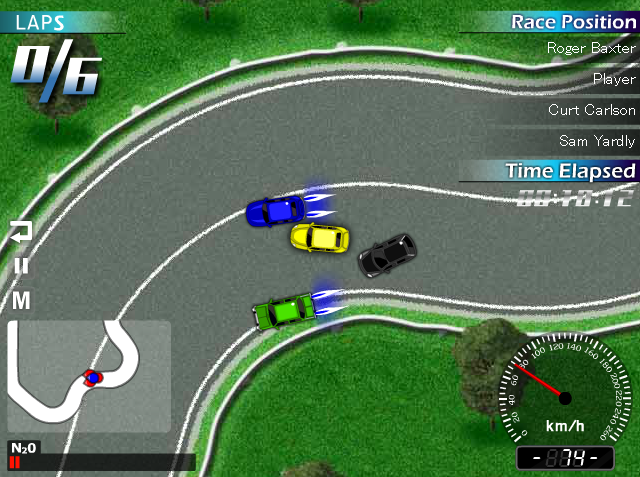Select Sam Yardly in race positions

[x=598, y=141]
